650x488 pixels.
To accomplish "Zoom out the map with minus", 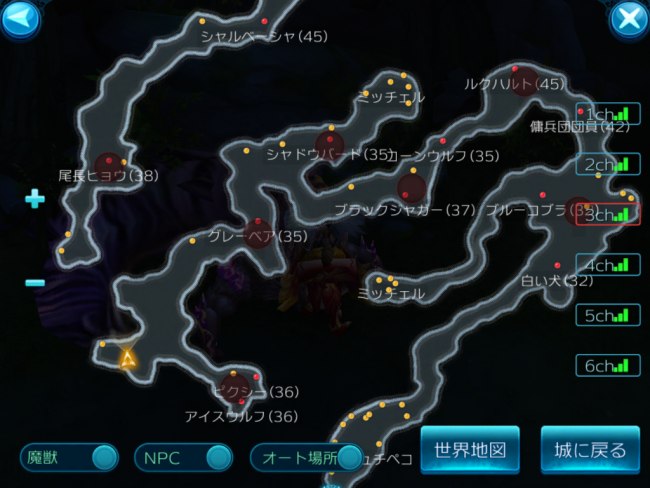I will click(x=35, y=283).
